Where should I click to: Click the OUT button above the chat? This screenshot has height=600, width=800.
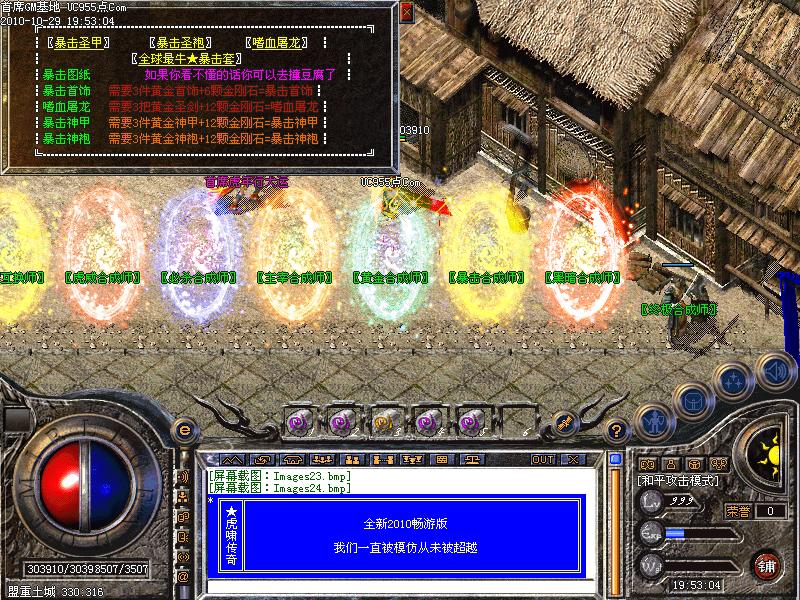(x=543, y=460)
